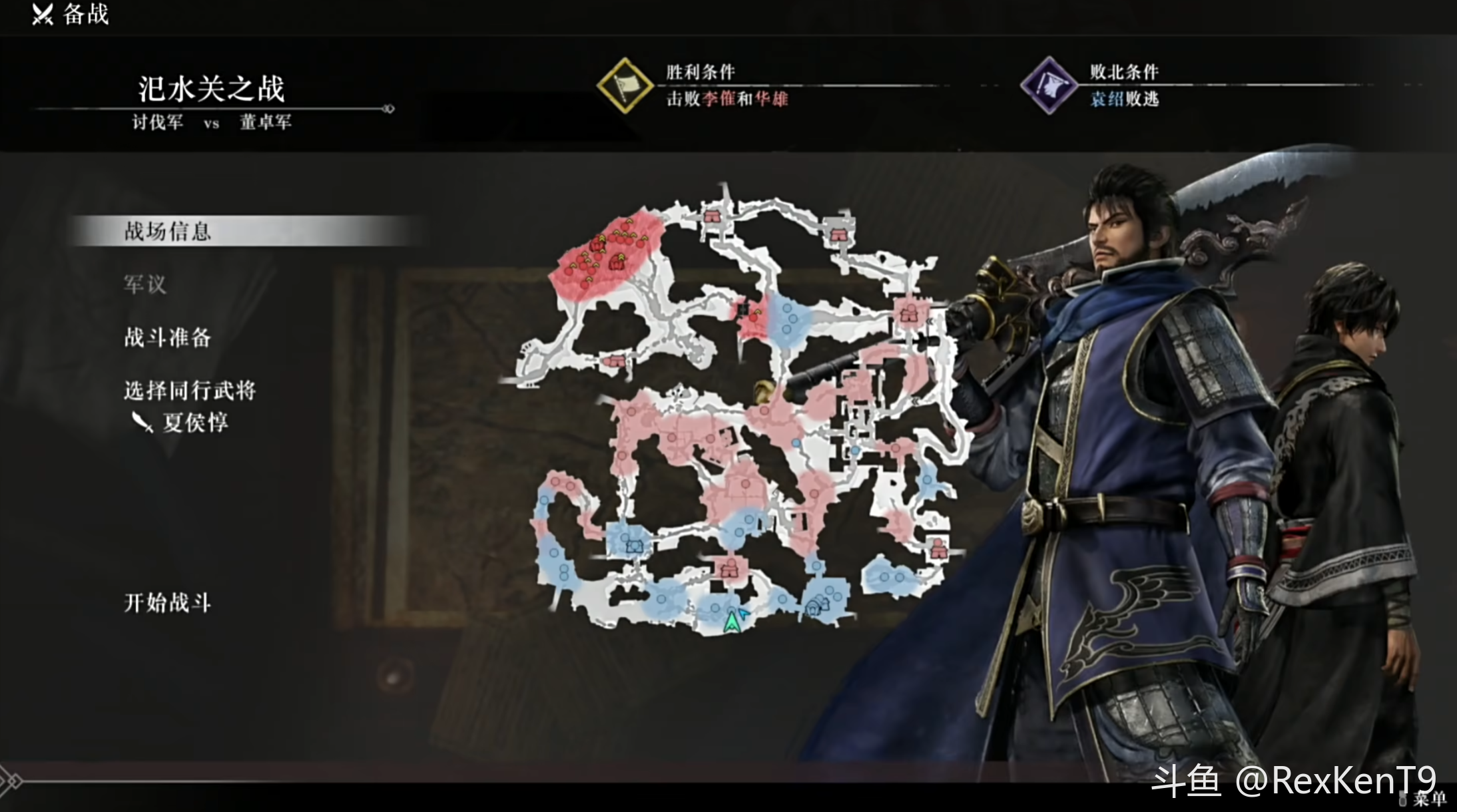Select the 夏侯惇 companion entry

pos(194,423)
